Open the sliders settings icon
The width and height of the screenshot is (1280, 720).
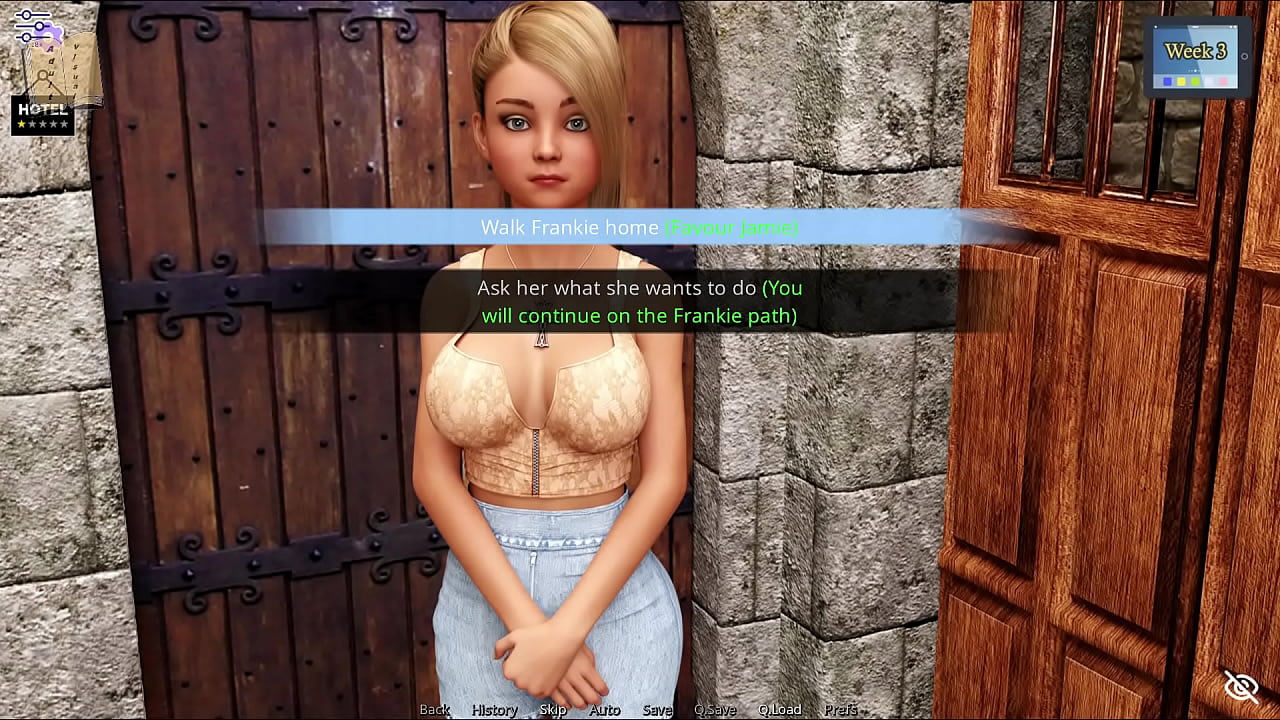32,26
